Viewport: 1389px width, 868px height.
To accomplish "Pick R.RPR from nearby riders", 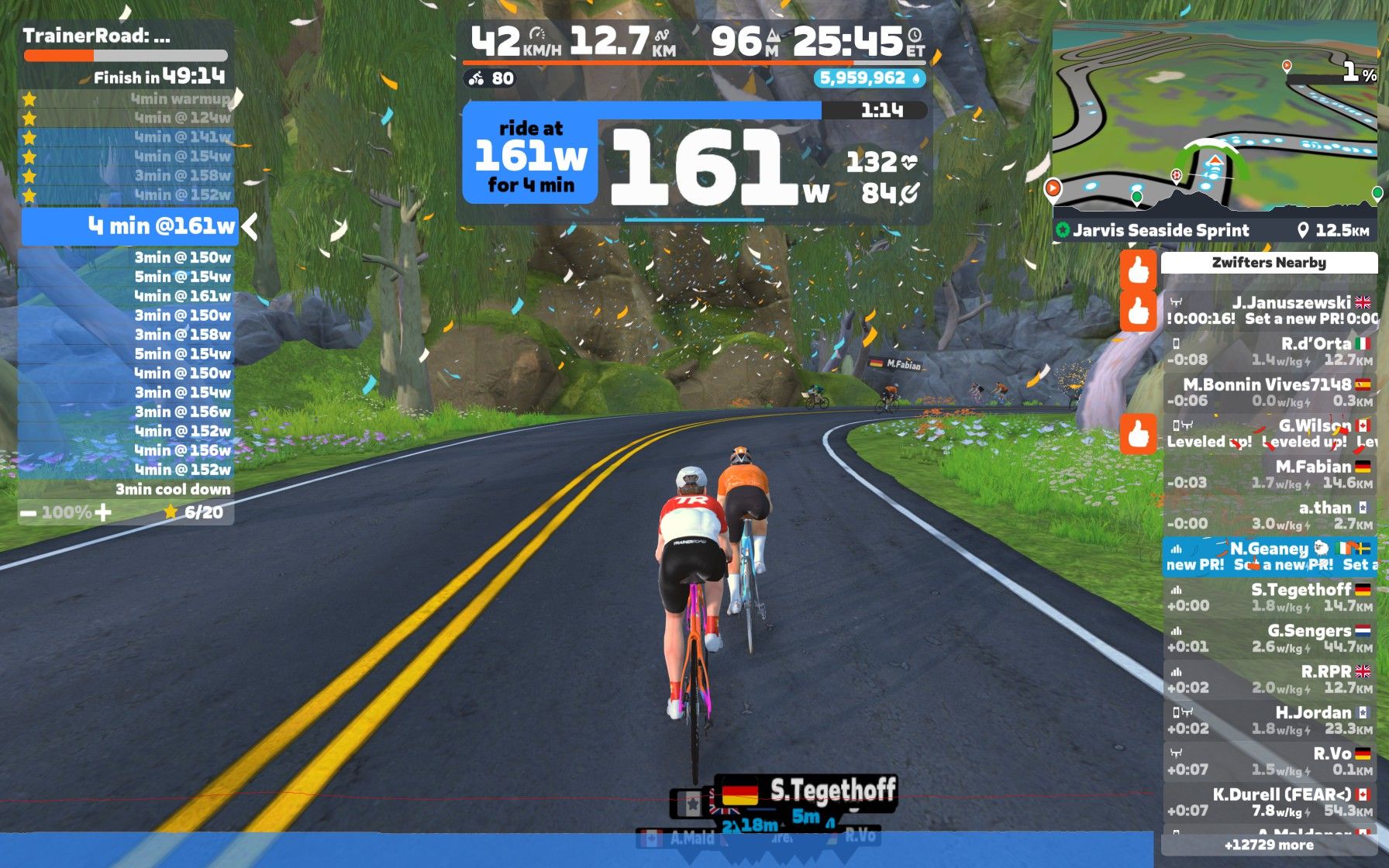I will (1269, 680).
